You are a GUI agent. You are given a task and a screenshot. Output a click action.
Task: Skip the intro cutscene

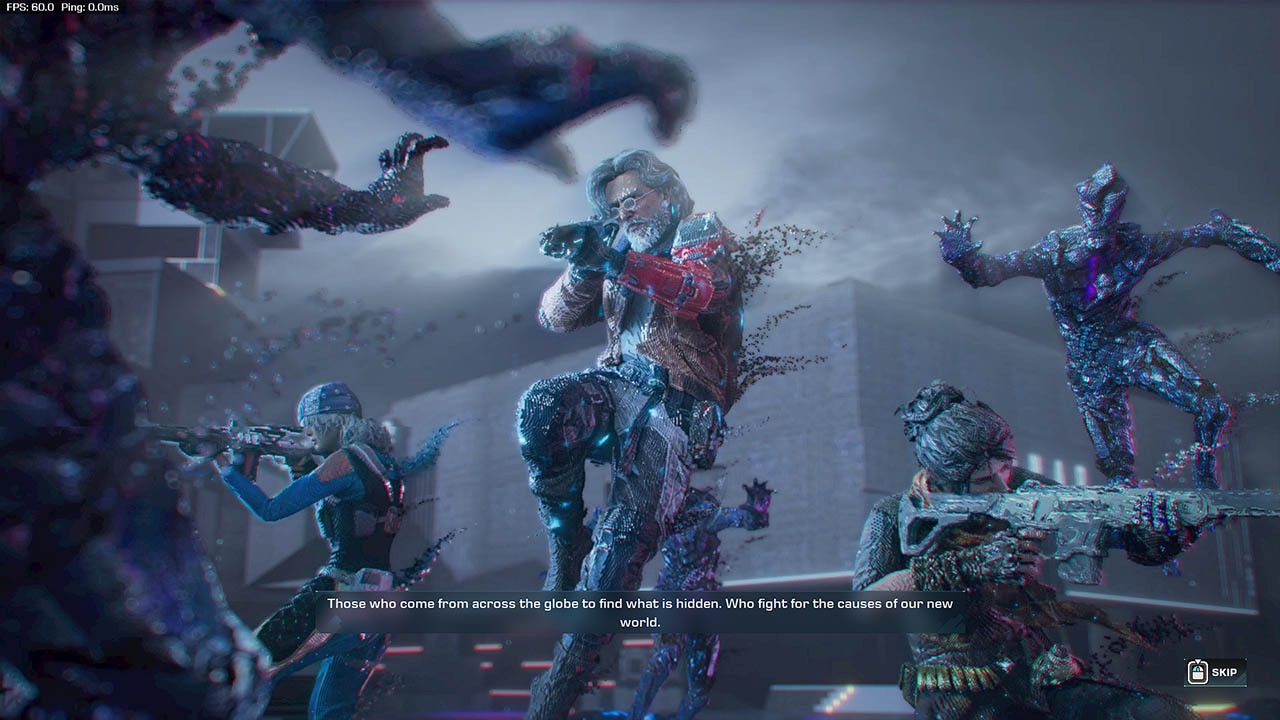click(x=1214, y=673)
